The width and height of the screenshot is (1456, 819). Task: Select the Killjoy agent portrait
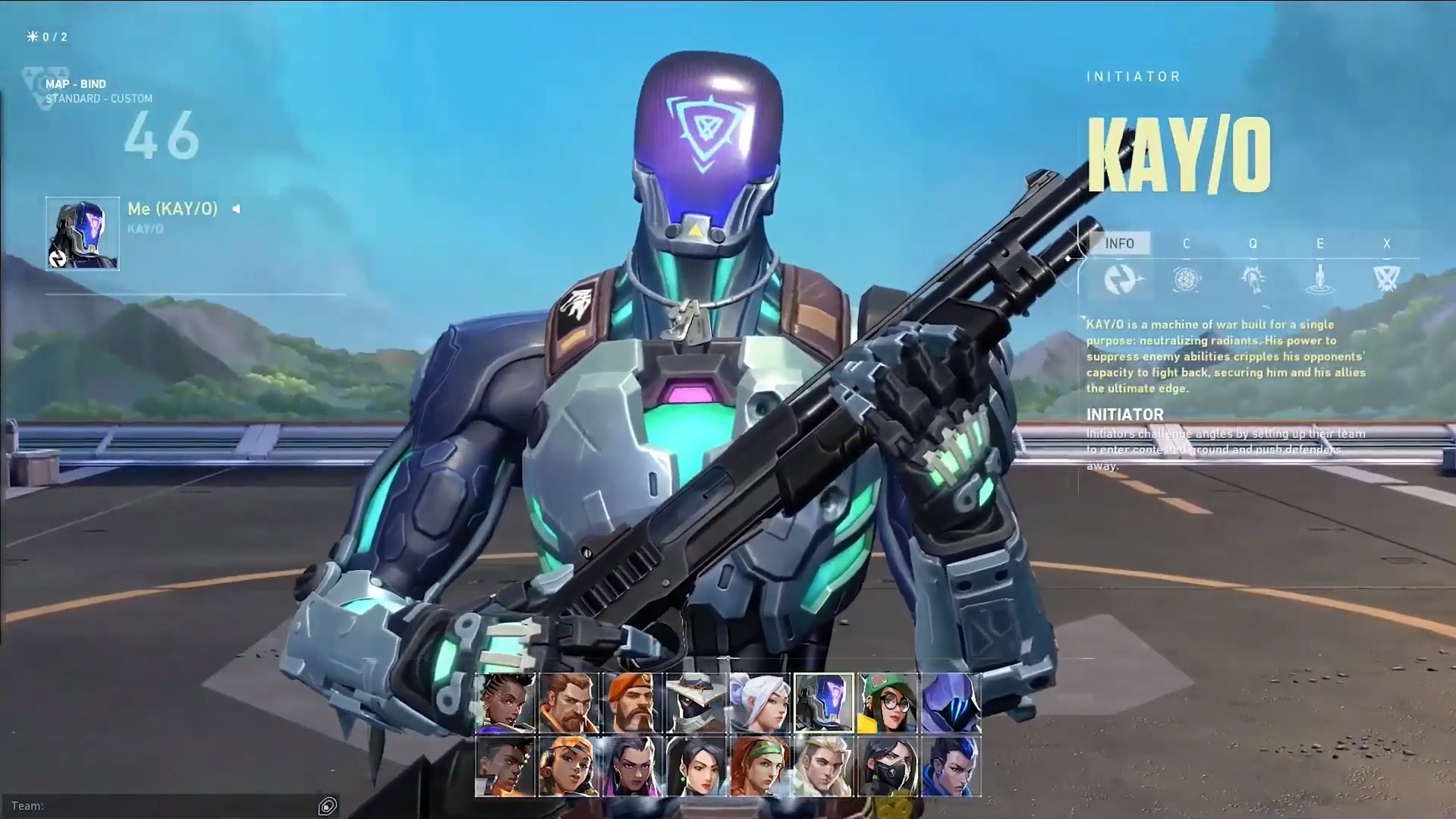click(888, 702)
